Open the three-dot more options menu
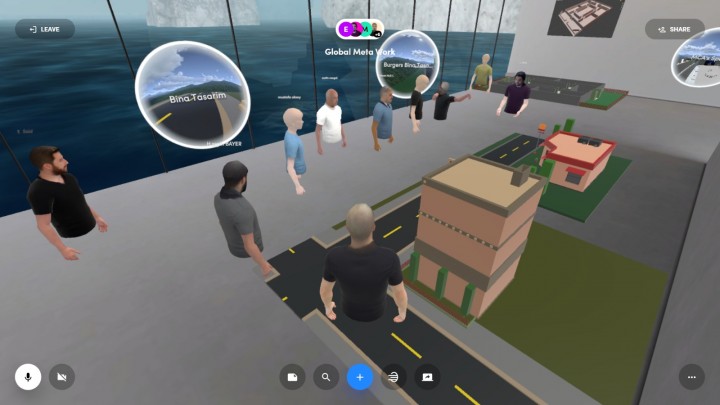The width and height of the screenshot is (720, 405). pos(691,377)
